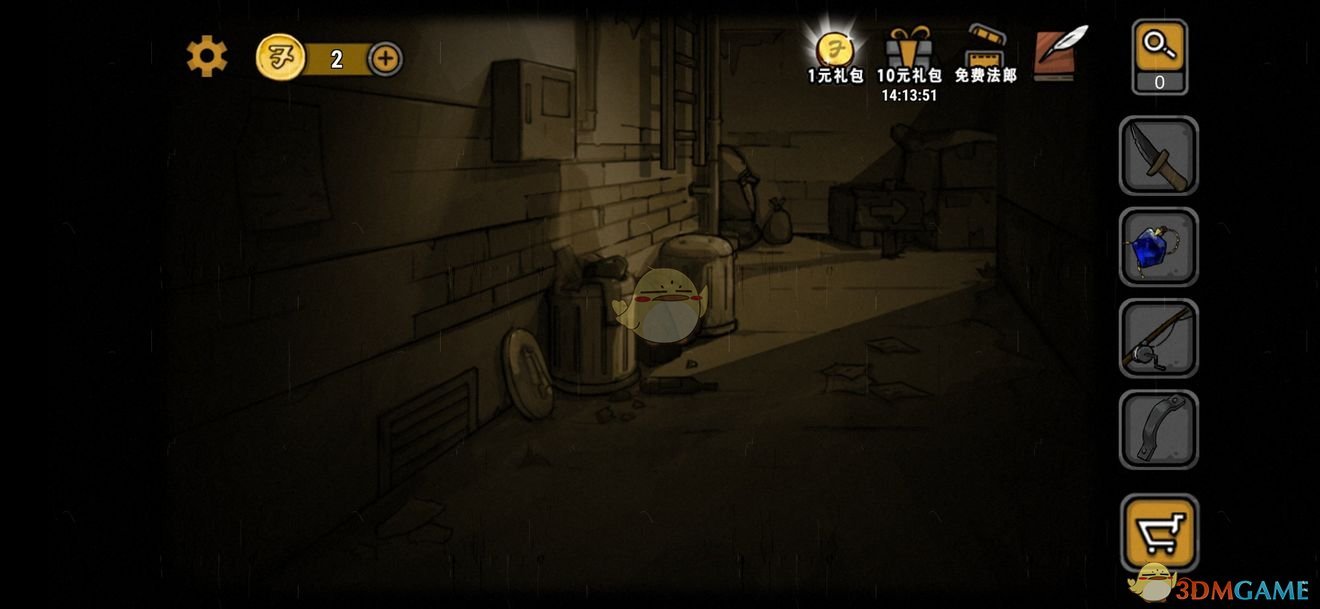Open the gear settings menu
This screenshot has width=1320, height=609.
click(x=207, y=57)
